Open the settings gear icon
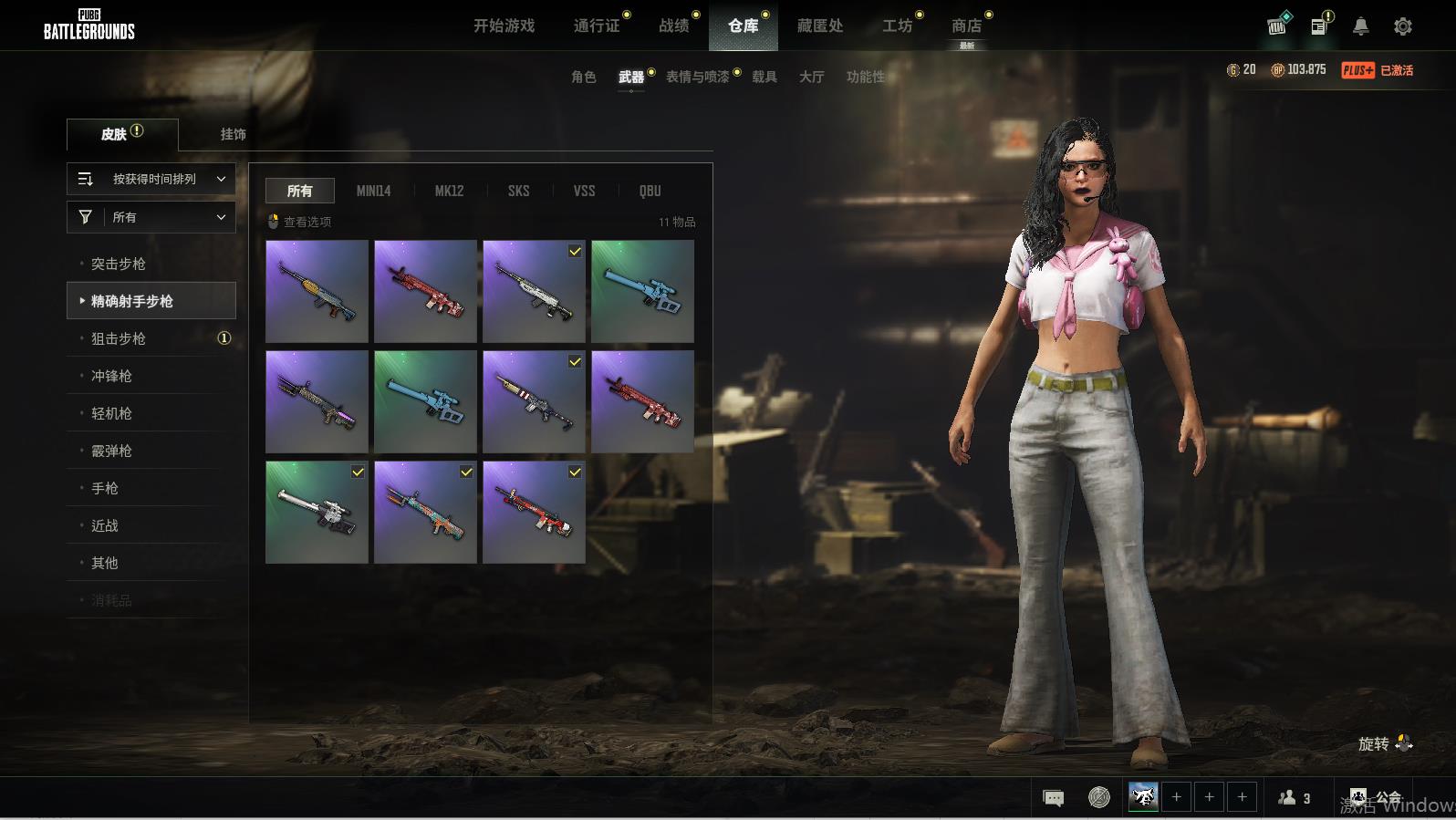1456x820 pixels. pos(1403,26)
